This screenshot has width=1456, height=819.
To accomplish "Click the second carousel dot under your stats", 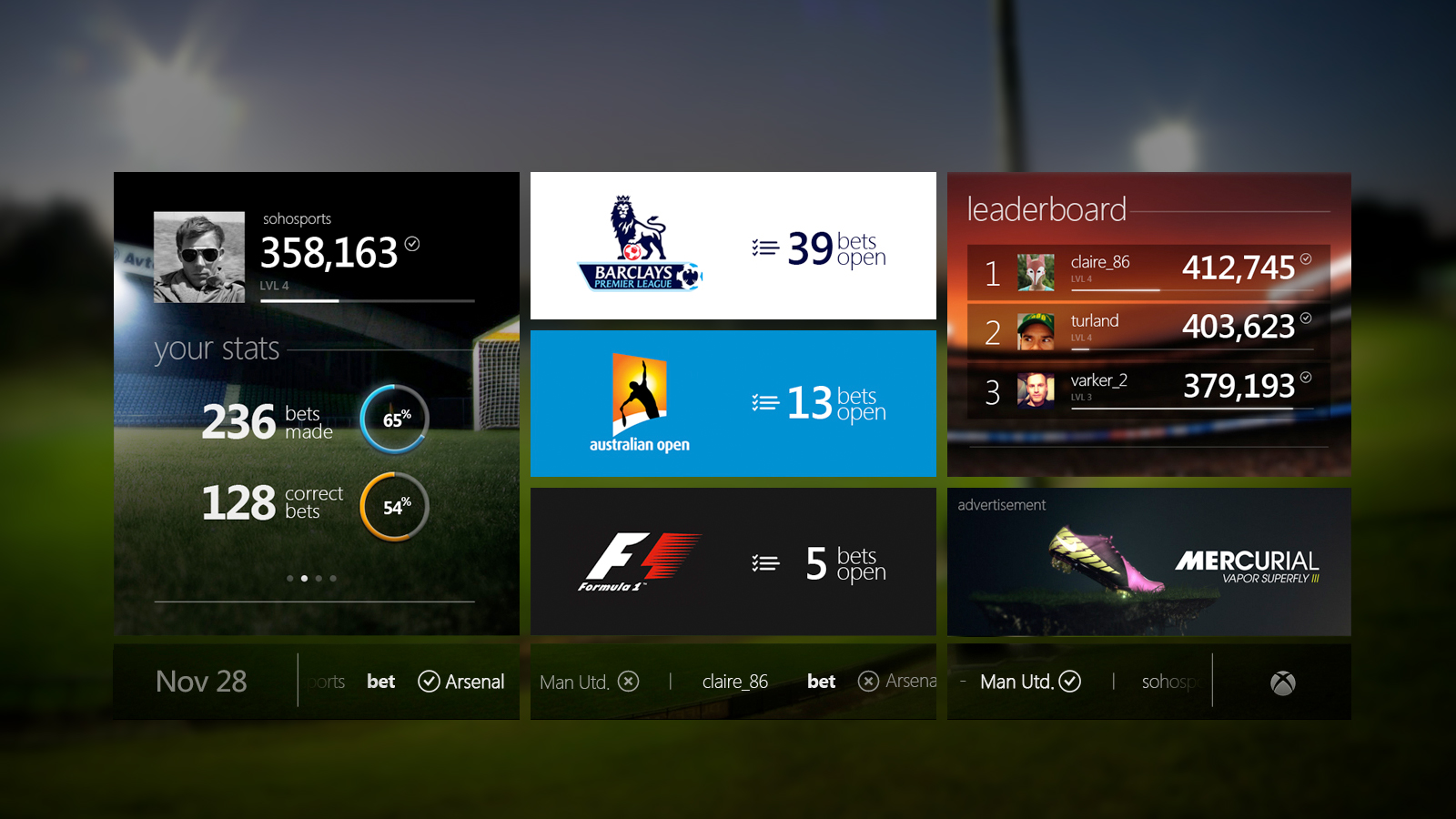I will click(x=304, y=577).
